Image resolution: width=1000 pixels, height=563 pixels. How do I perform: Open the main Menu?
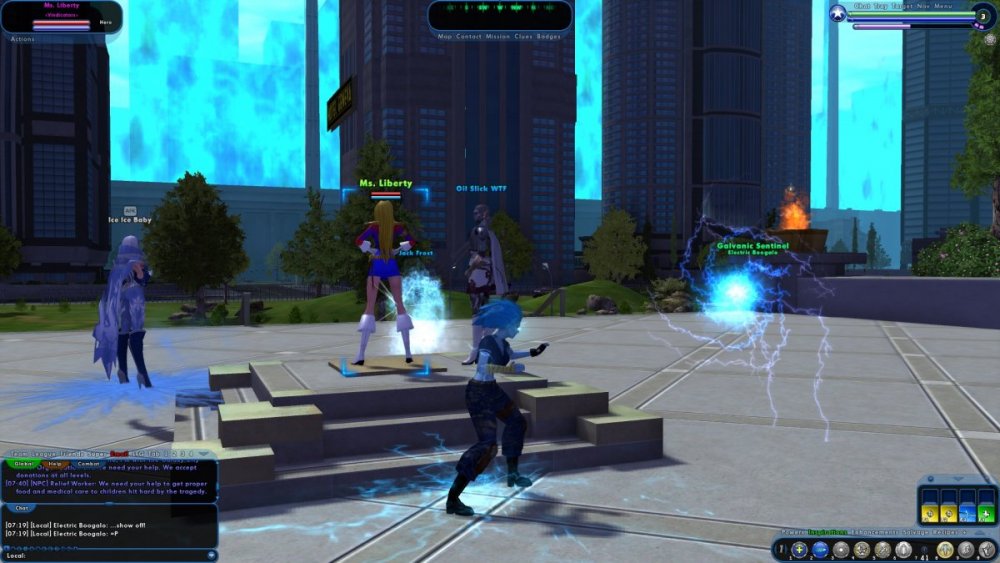[x=944, y=7]
